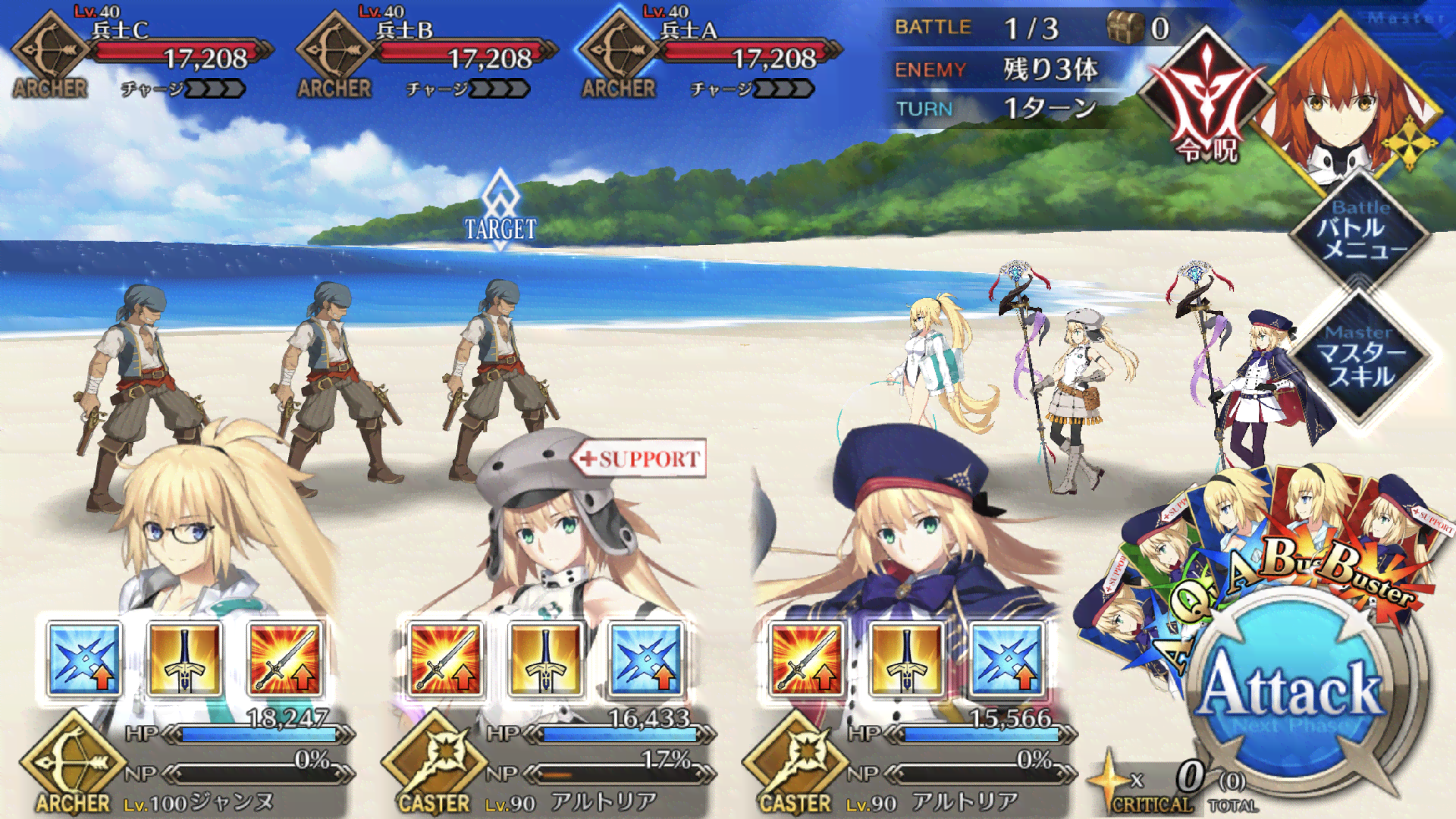Screen dimensions: 1456x819
Task: Use beret Altria's golden sword skill
Action: [906, 658]
